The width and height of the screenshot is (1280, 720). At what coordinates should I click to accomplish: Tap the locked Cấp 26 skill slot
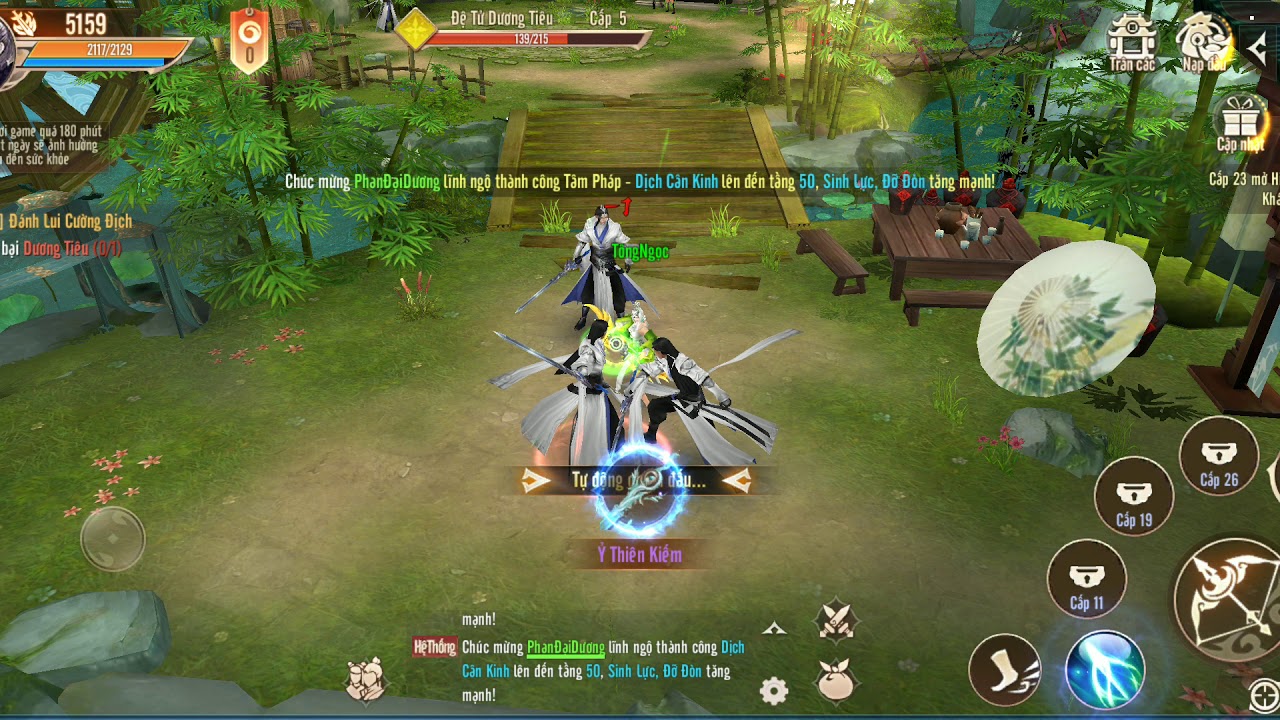click(1219, 456)
